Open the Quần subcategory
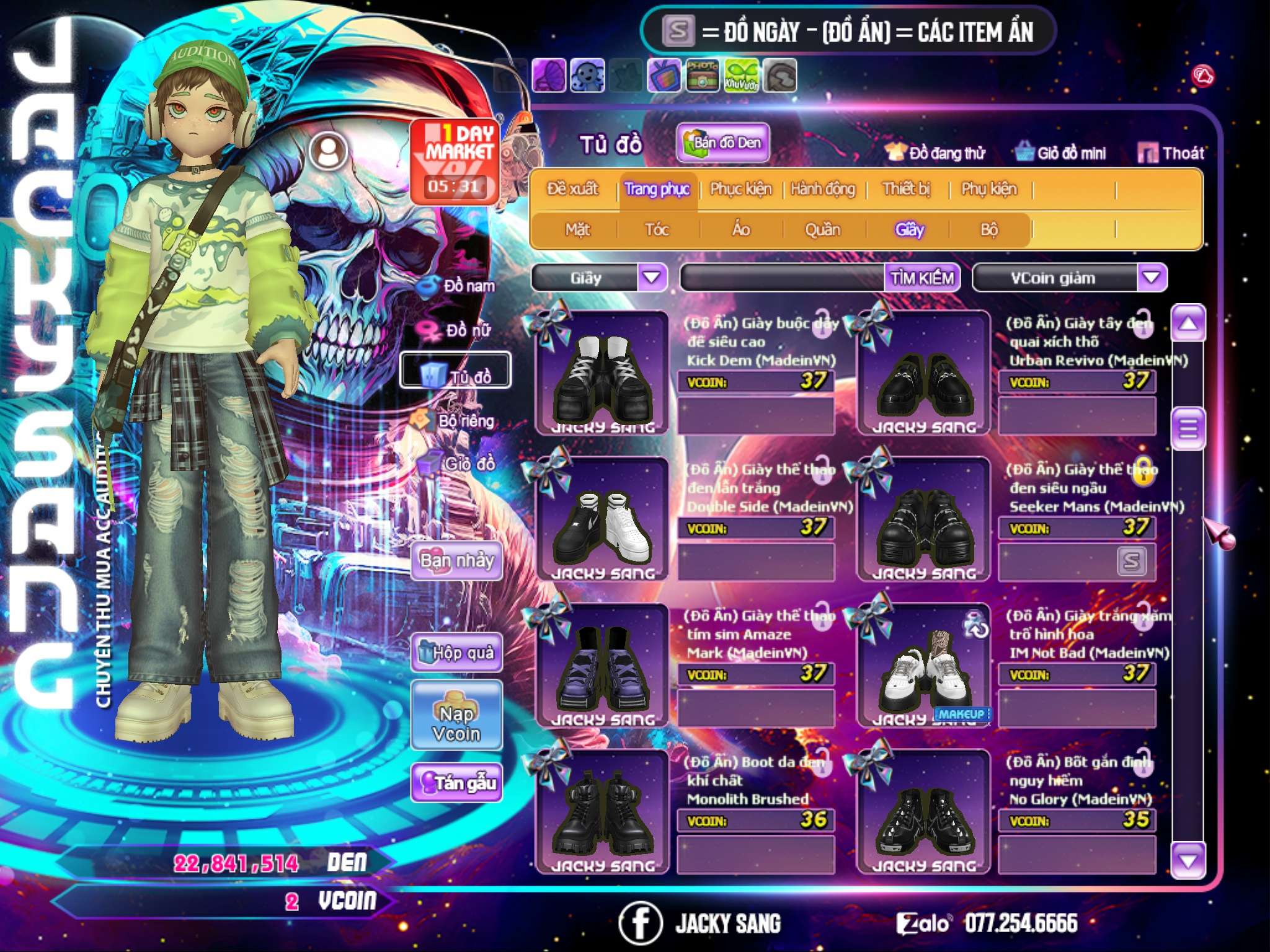This screenshot has width=1270, height=952. (x=822, y=230)
